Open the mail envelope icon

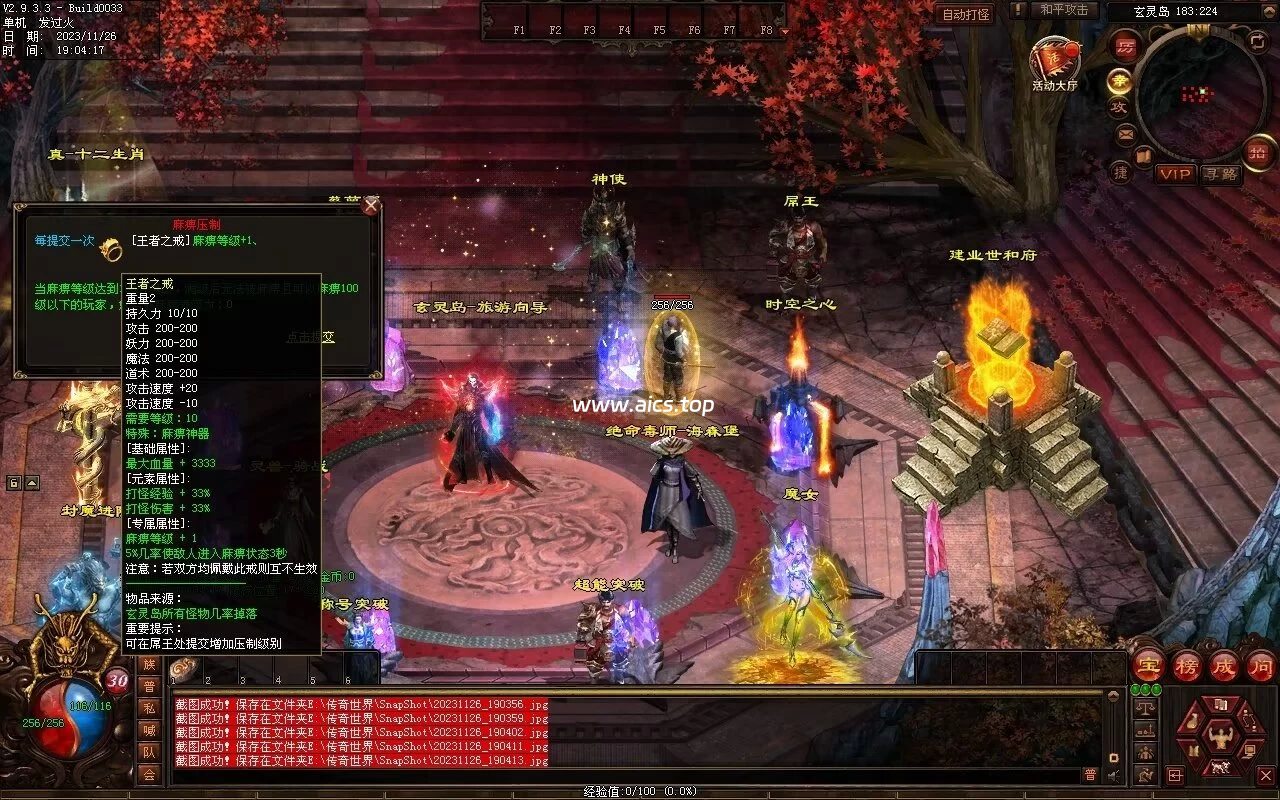(x=1126, y=133)
